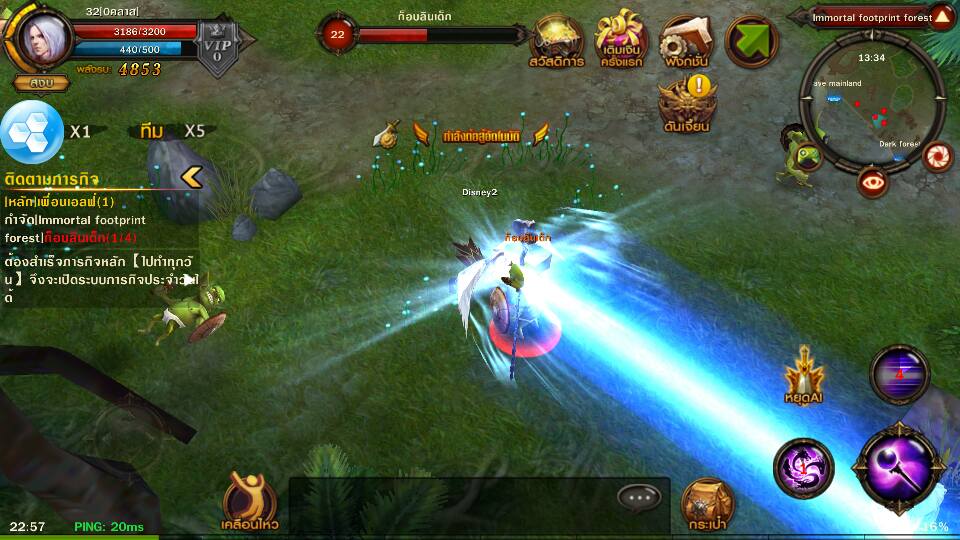Activate the dark purple orb skill
Screen dimensions: 960x540
[899, 374]
